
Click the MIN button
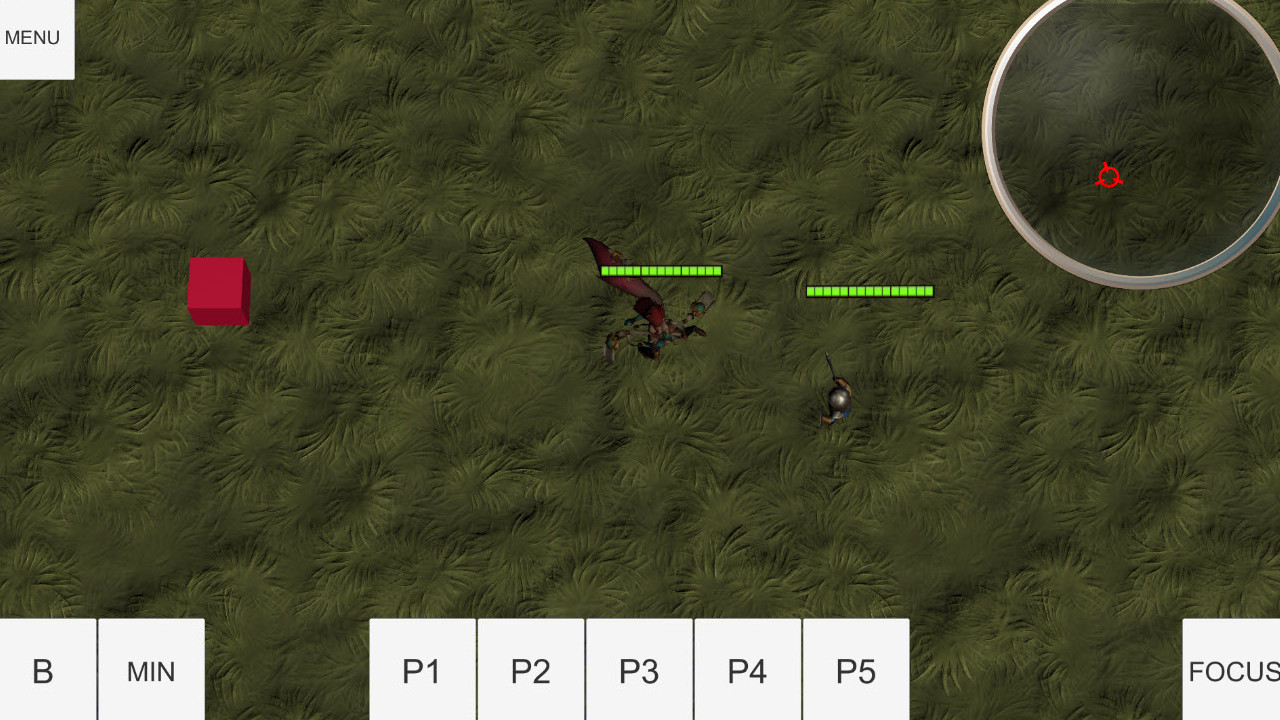point(150,670)
